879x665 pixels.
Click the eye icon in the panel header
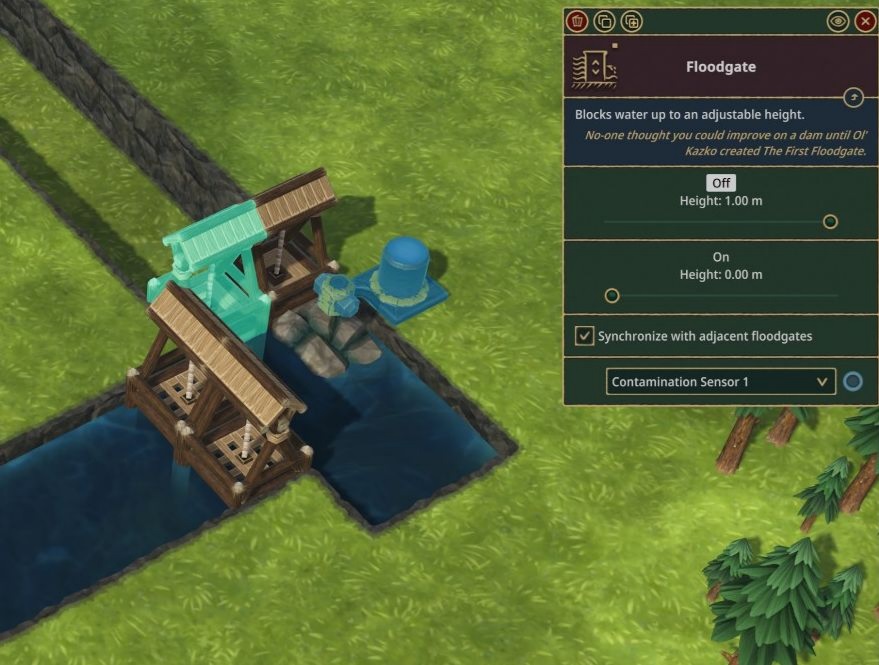(x=838, y=21)
